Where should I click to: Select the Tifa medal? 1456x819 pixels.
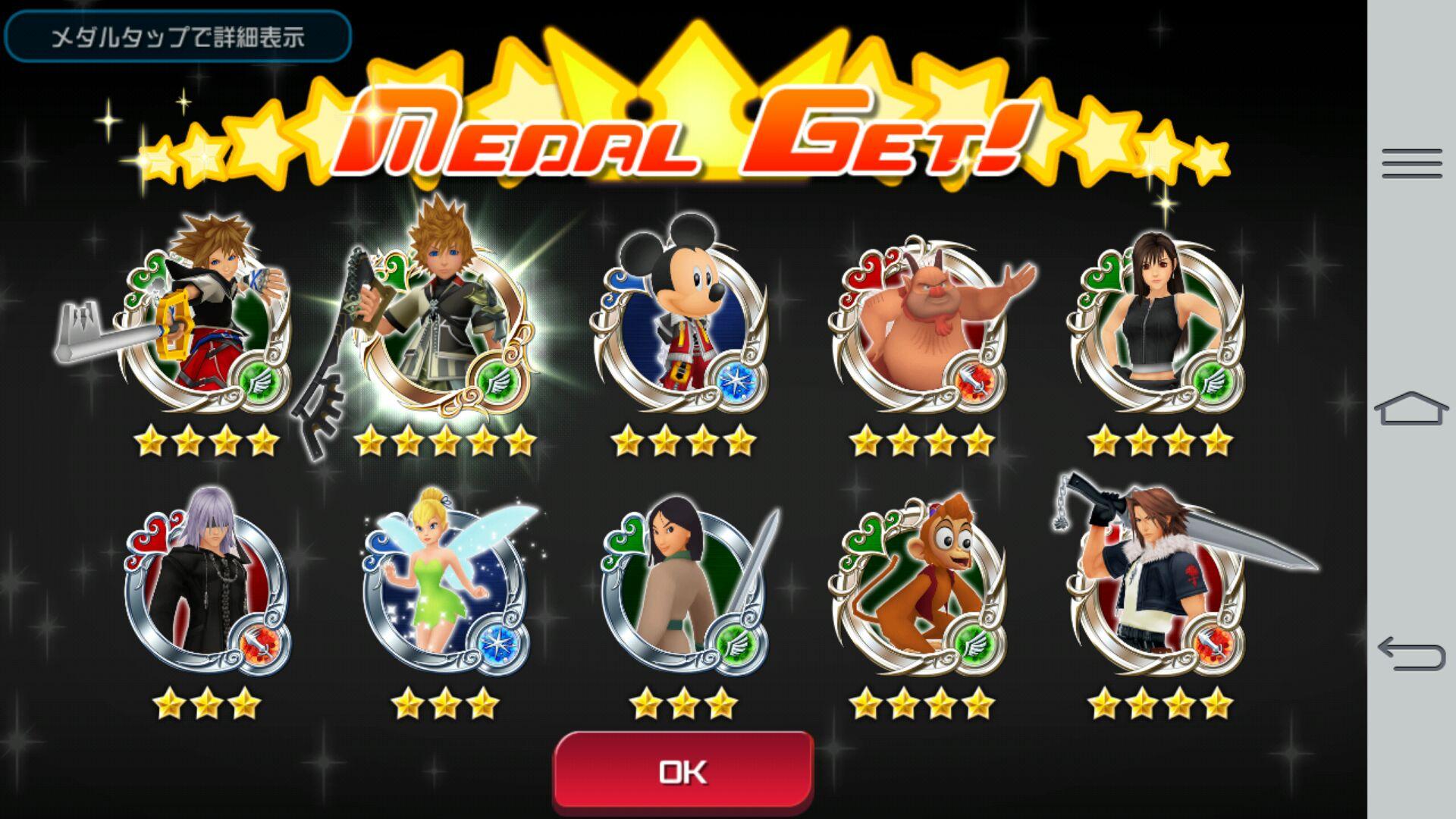[1156, 326]
